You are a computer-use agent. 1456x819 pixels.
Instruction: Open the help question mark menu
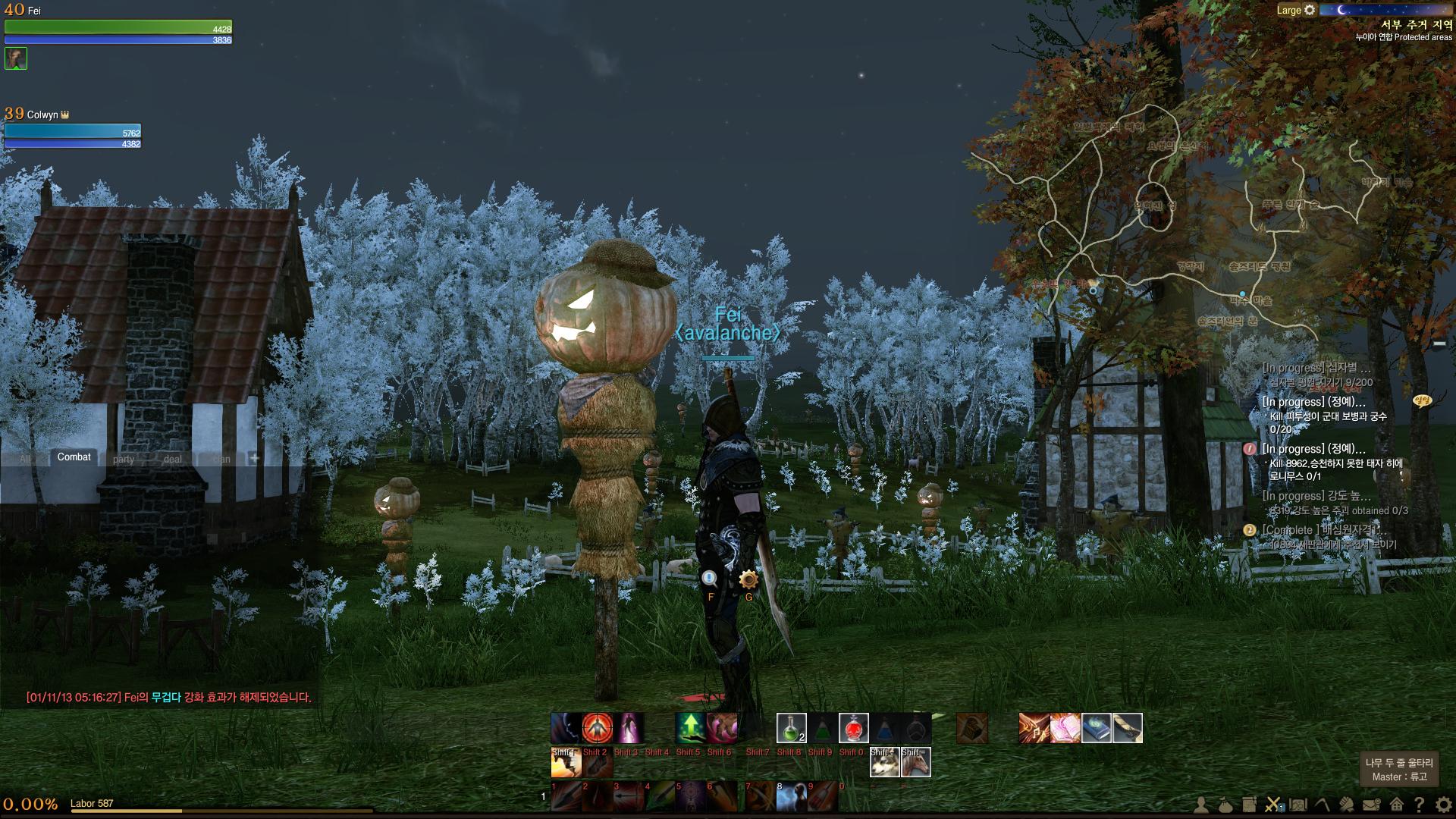1419,805
